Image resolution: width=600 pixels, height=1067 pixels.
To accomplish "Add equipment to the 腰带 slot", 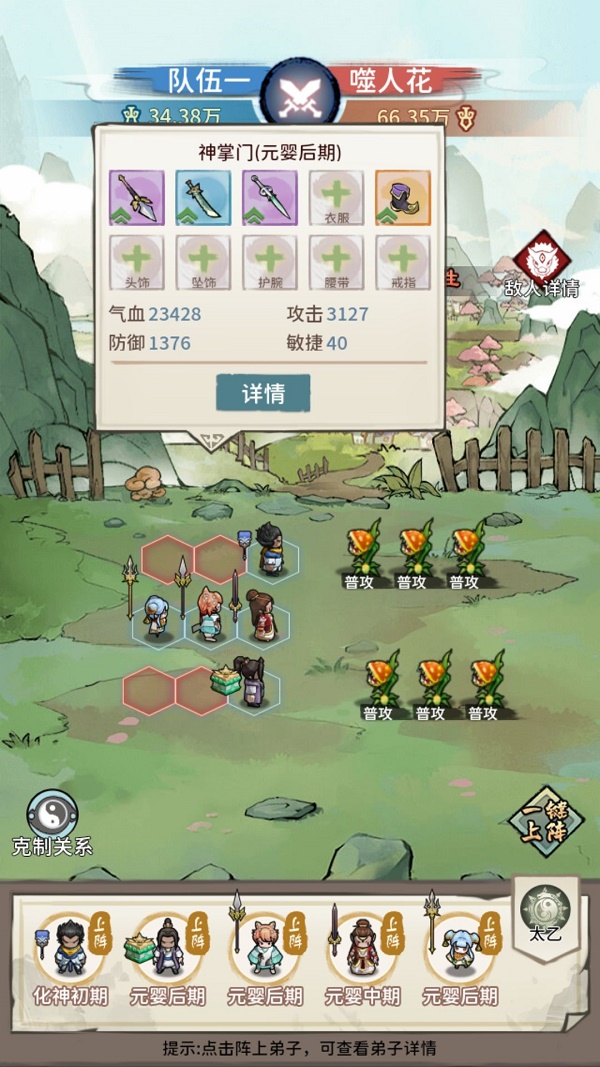I will 336,262.
